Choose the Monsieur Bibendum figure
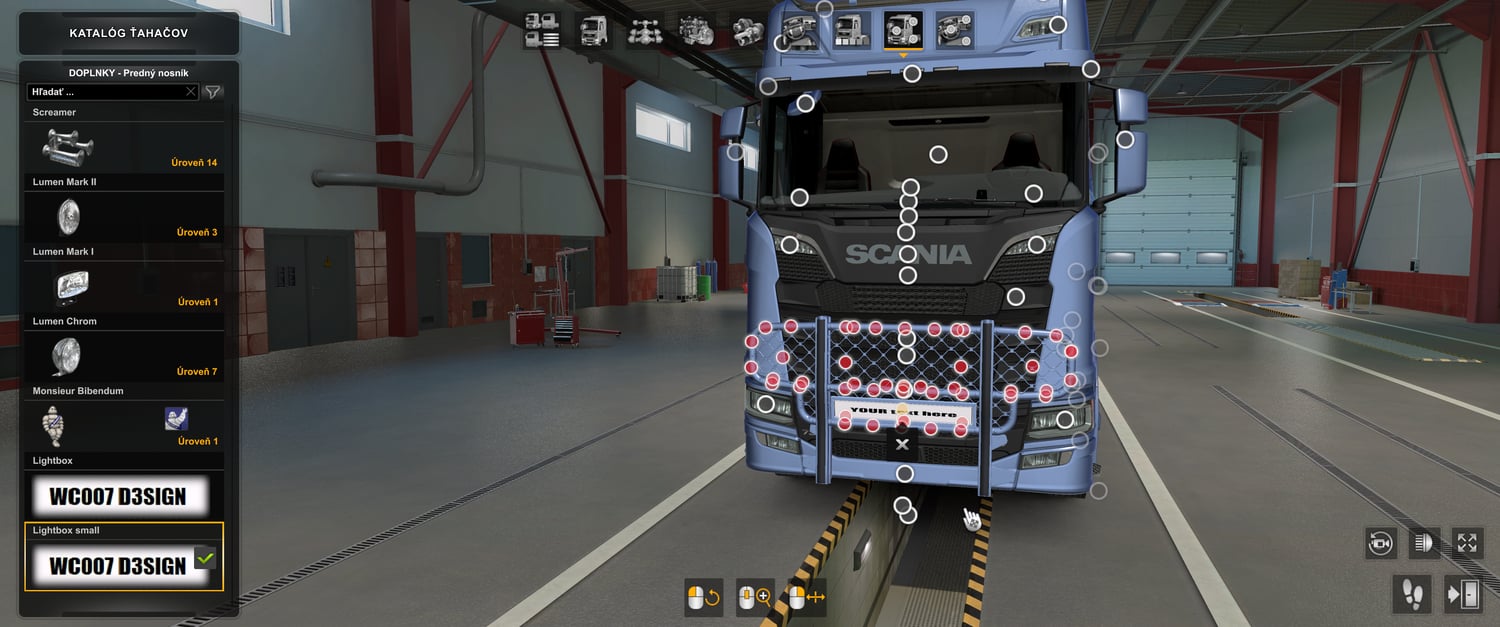Image resolution: width=1500 pixels, height=627 pixels. pyautogui.click(x=124, y=427)
